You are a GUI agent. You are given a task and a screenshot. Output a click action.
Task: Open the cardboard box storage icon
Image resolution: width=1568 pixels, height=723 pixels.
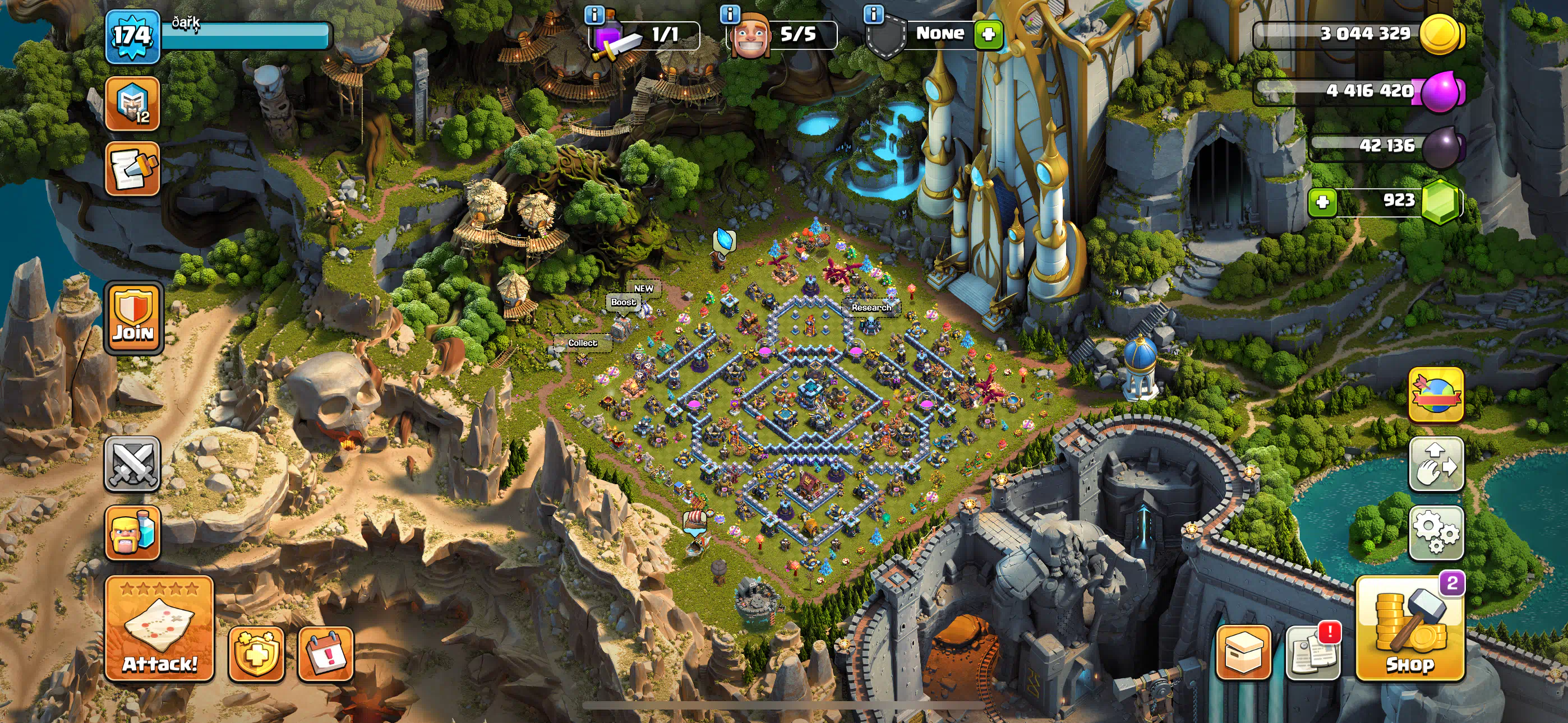pyautogui.click(x=1243, y=652)
